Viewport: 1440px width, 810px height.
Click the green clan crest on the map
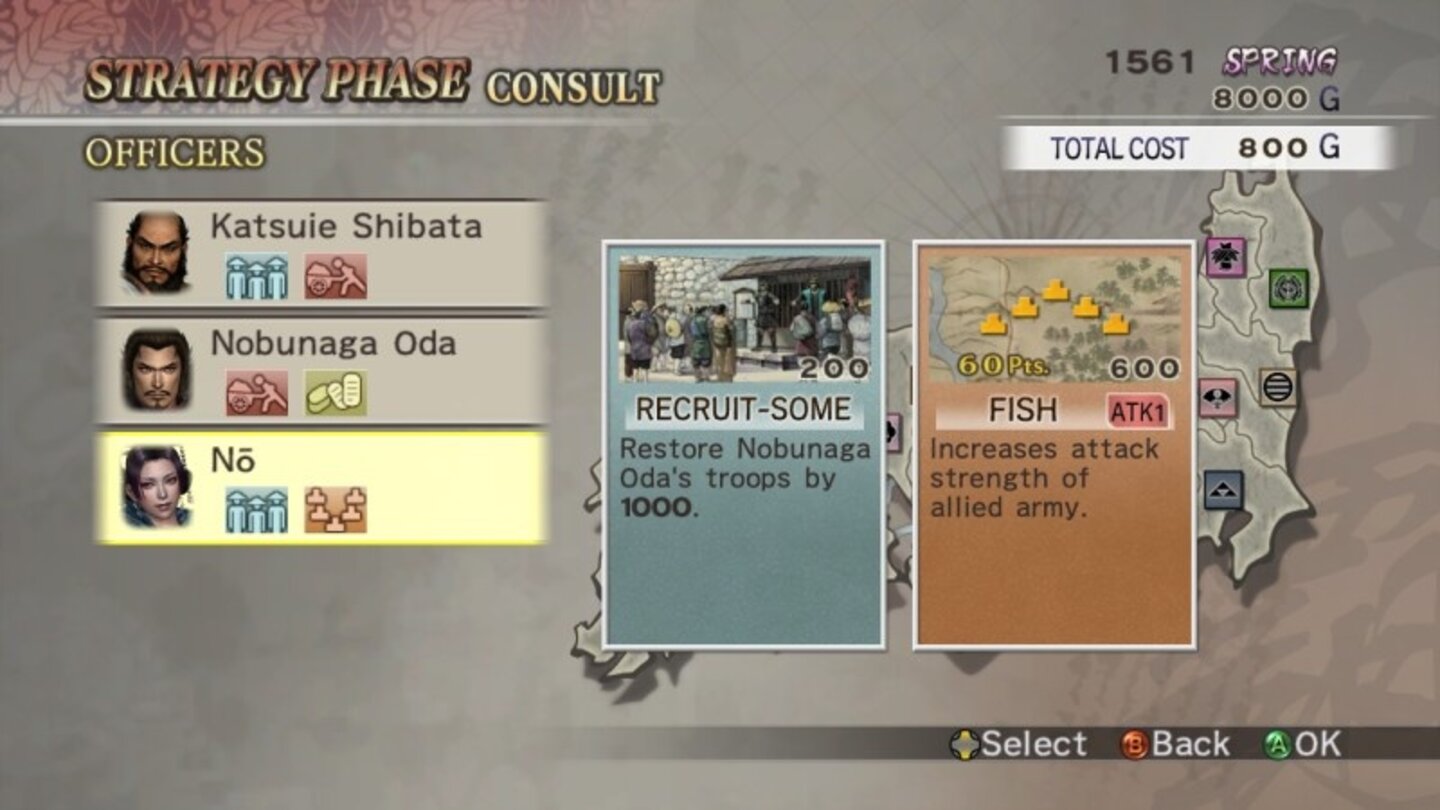[1288, 290]
